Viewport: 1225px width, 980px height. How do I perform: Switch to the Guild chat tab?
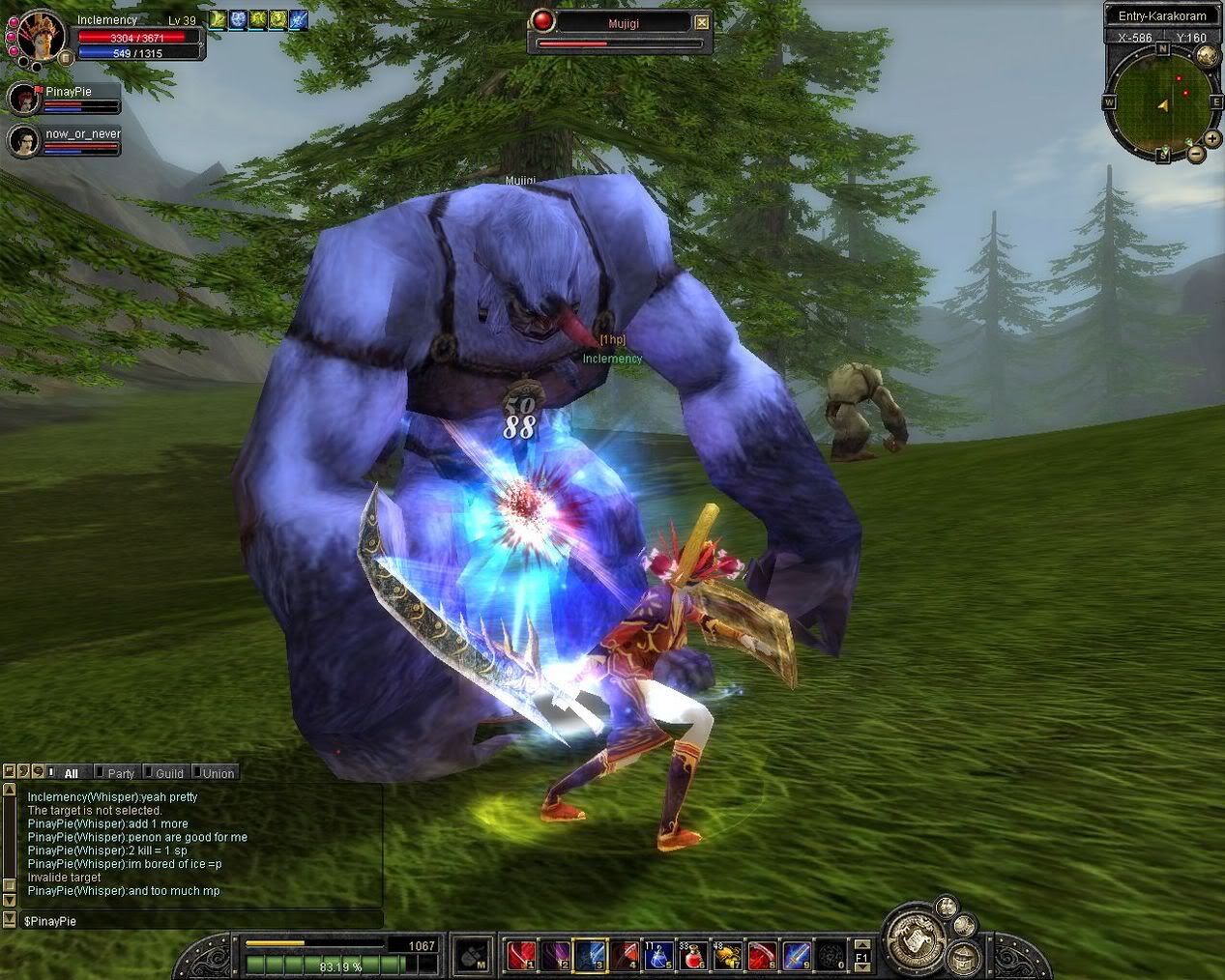tap(168, 773)
